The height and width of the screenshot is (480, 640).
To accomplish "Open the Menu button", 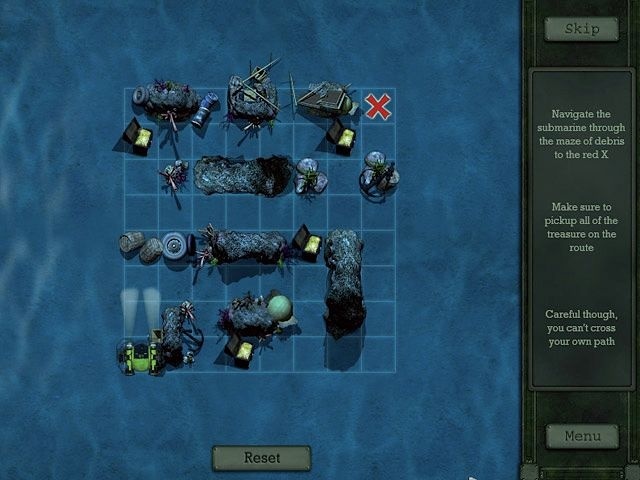I will point(581,436).
